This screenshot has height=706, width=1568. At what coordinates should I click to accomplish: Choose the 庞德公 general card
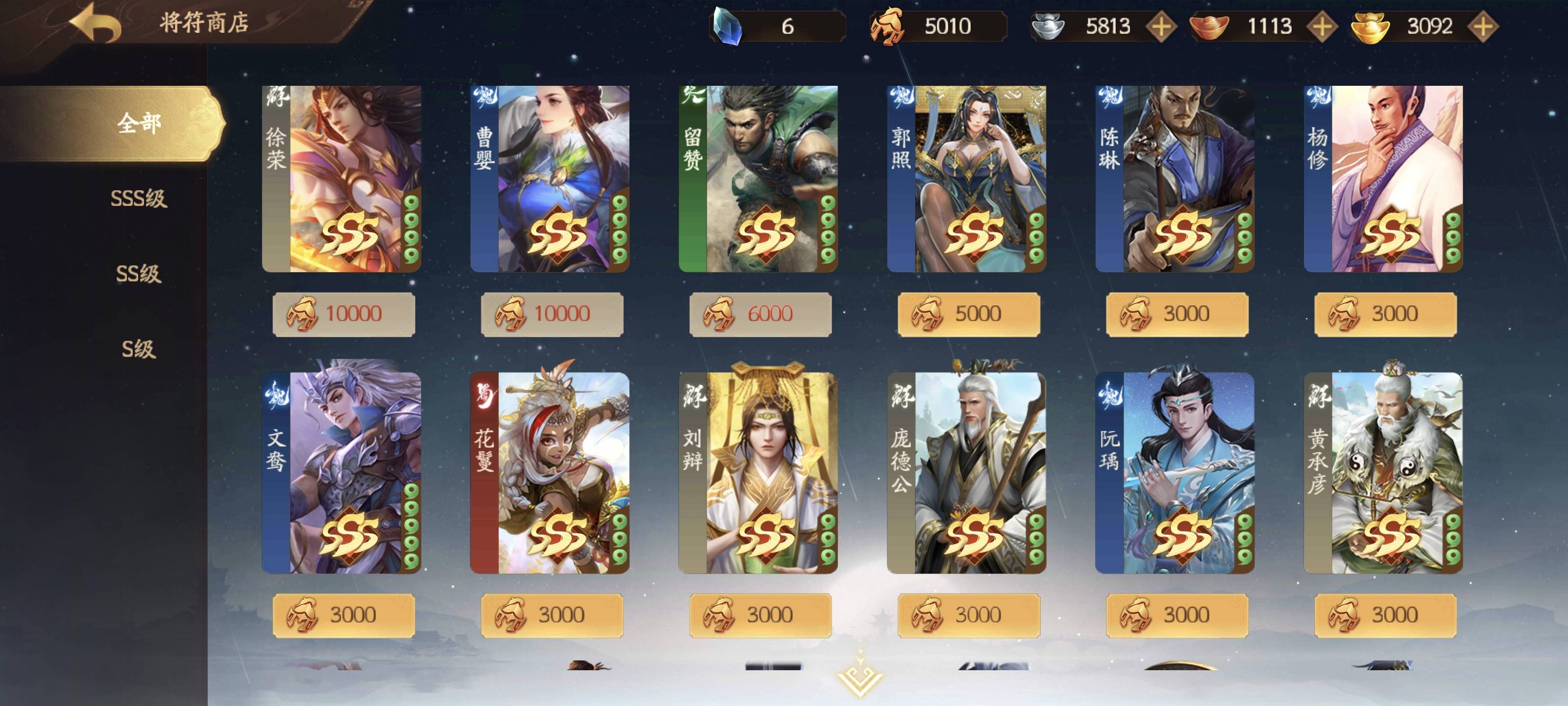tap(967, 473)
